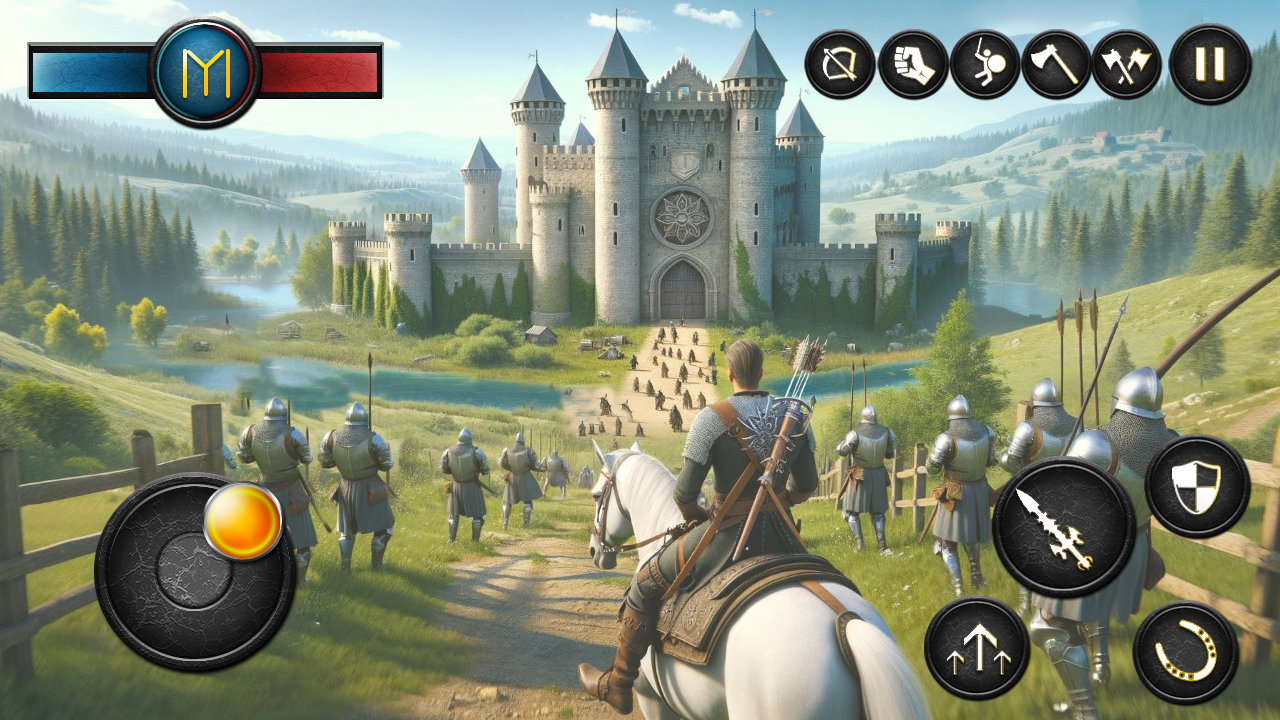1280x720 pixels.
Task: Select the warrior with shield icon
Action: coord(985,64)
